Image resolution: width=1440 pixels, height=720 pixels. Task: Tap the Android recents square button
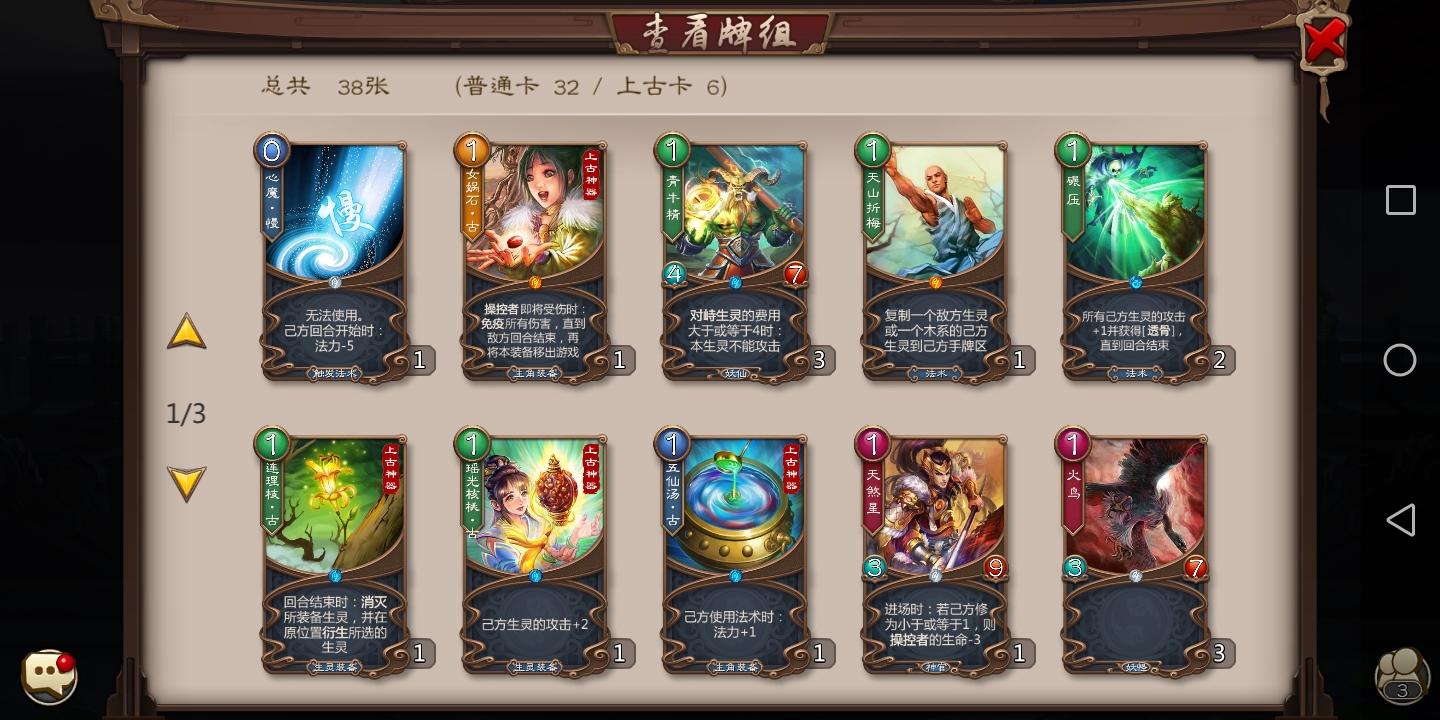coord(1400,200)
